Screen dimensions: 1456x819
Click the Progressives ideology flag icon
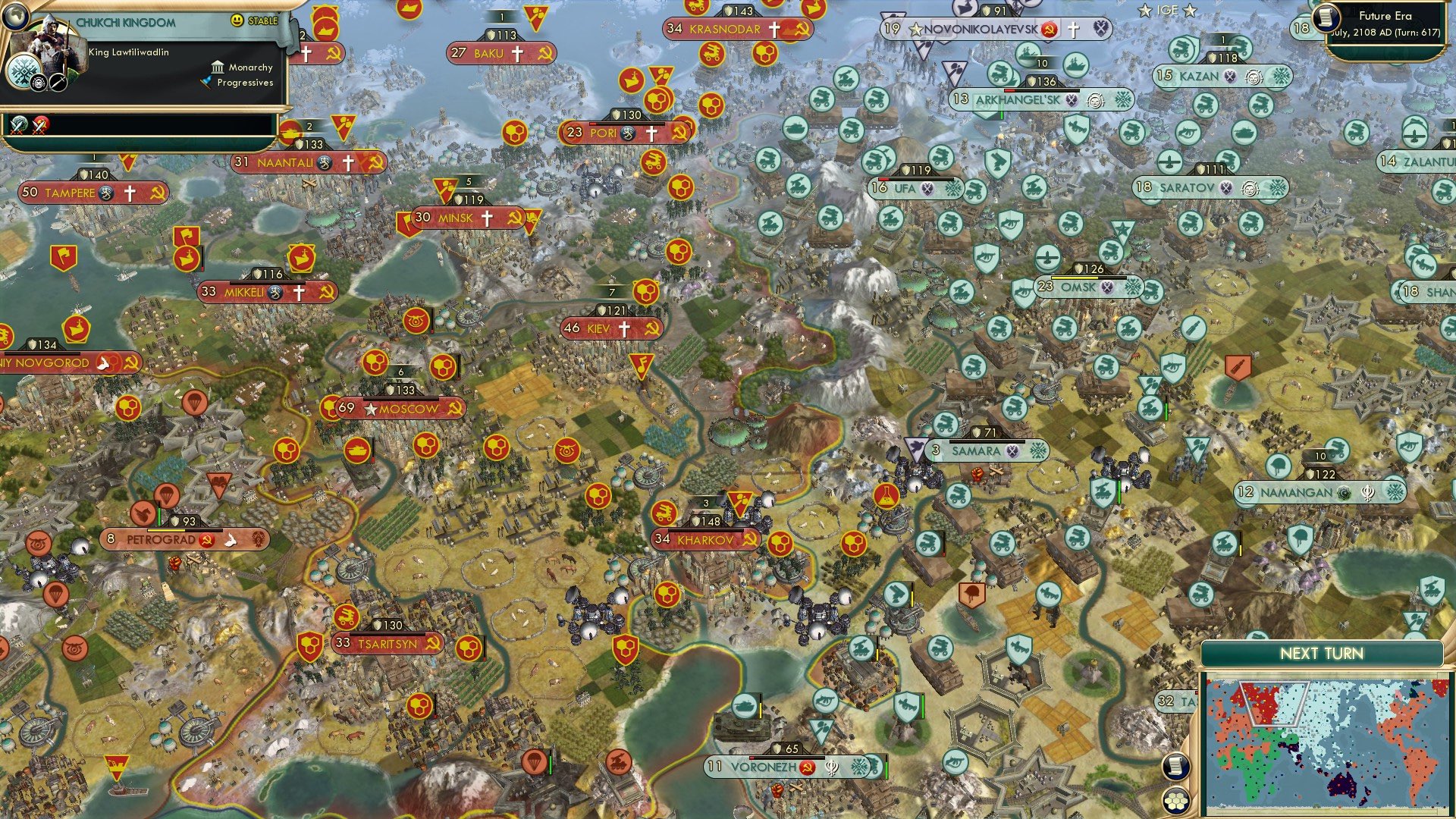tap(206, 80)
